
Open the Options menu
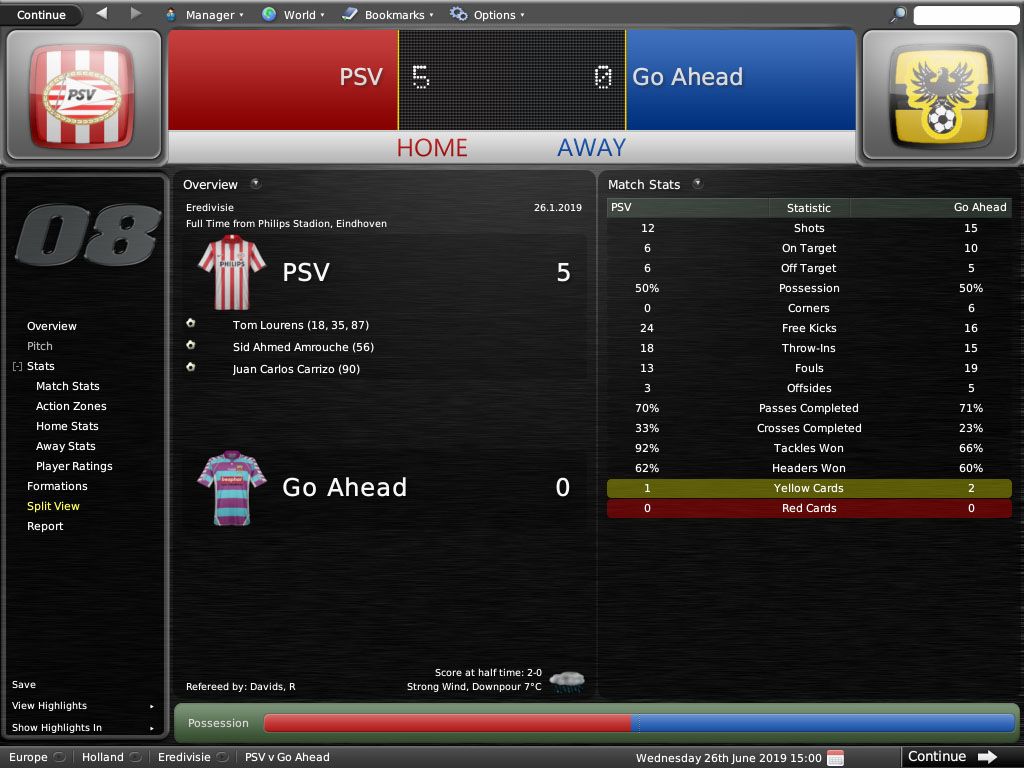click(486, 15)
